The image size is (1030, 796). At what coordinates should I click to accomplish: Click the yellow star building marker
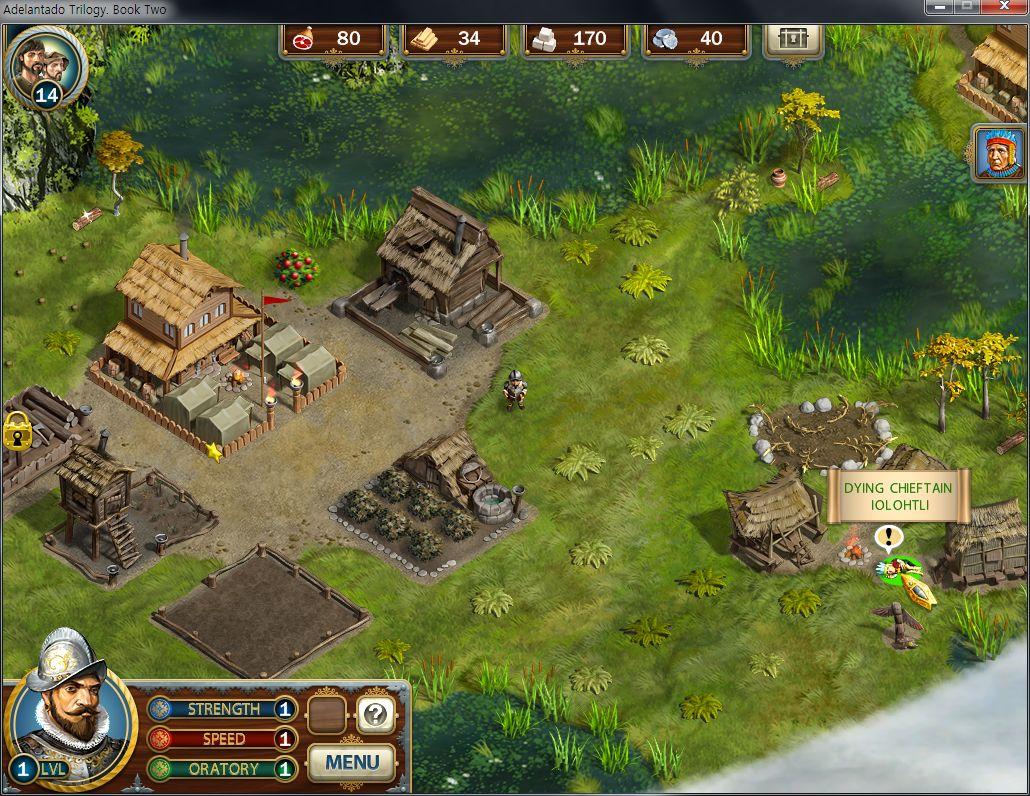(x=213, y=451)
